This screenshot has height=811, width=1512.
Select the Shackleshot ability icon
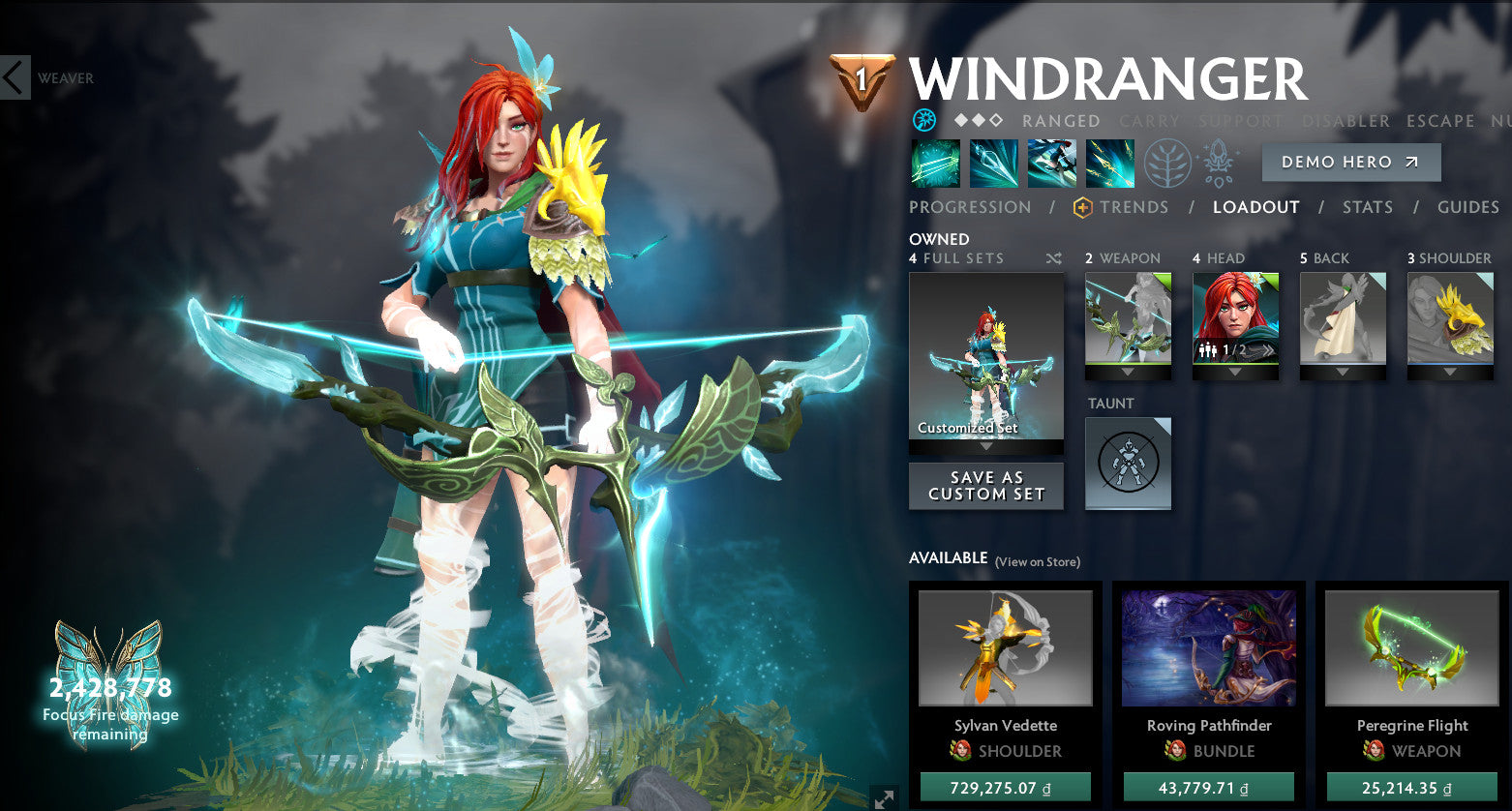(934, 163)
